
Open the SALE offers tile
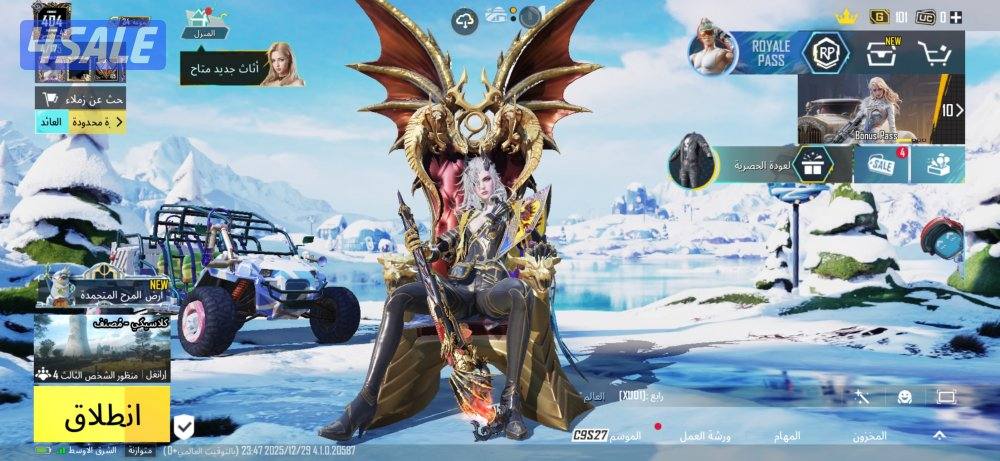(881, 164)
